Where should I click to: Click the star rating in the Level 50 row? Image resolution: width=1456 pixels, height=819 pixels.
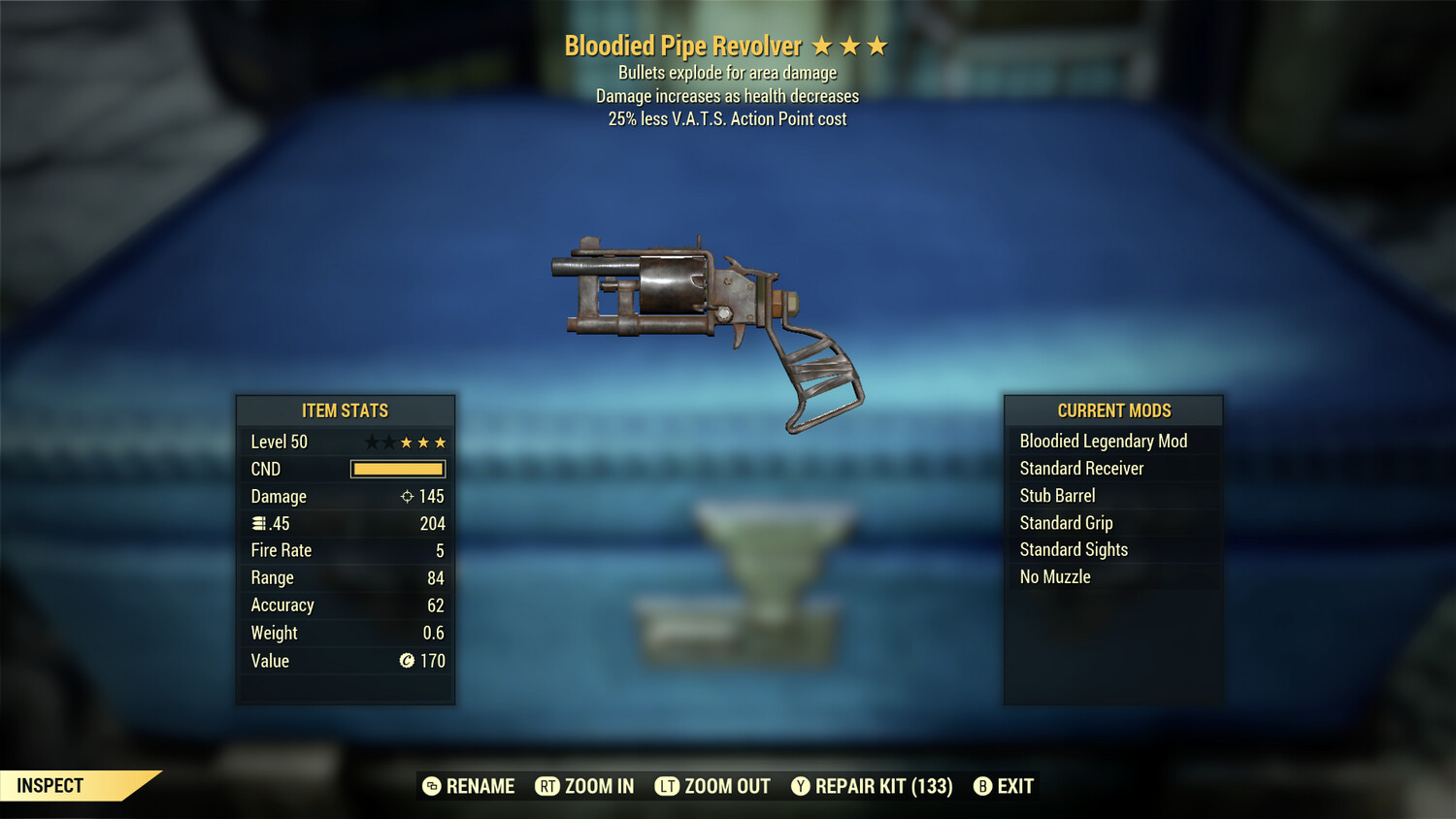(x=405, y=442)
